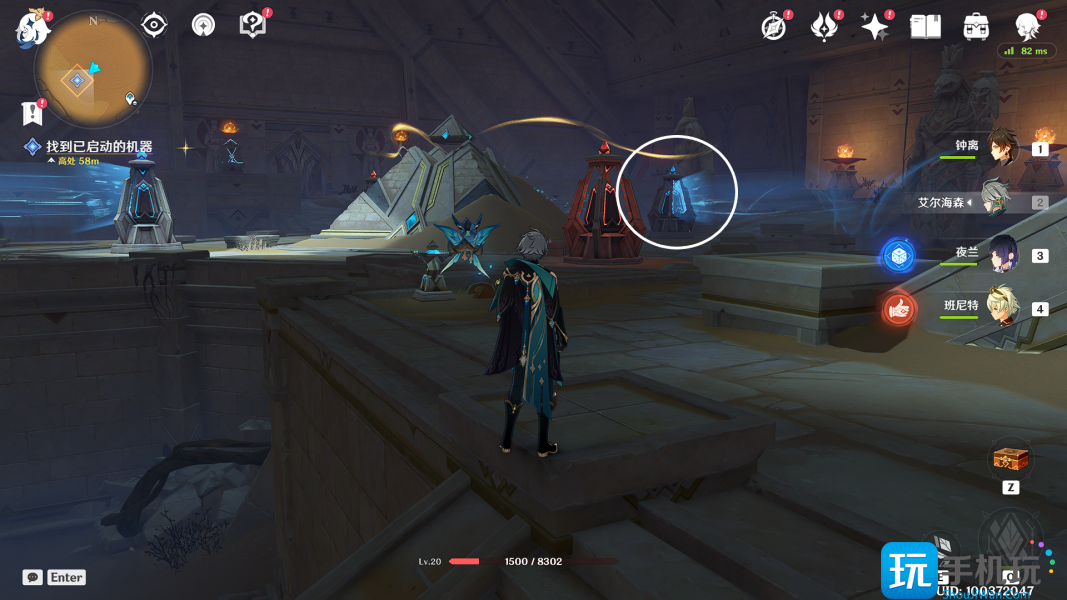1067x600 pixels.
Task: Open the Paimon main menu
Action: click(x=32, y=27)
